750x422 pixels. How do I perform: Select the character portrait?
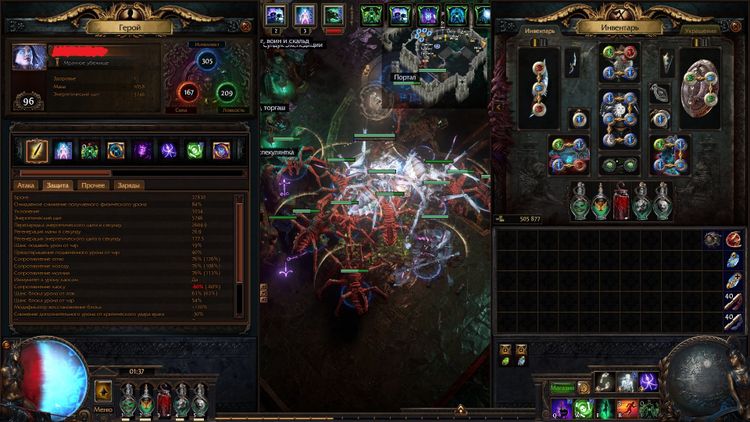click(28, 58)
